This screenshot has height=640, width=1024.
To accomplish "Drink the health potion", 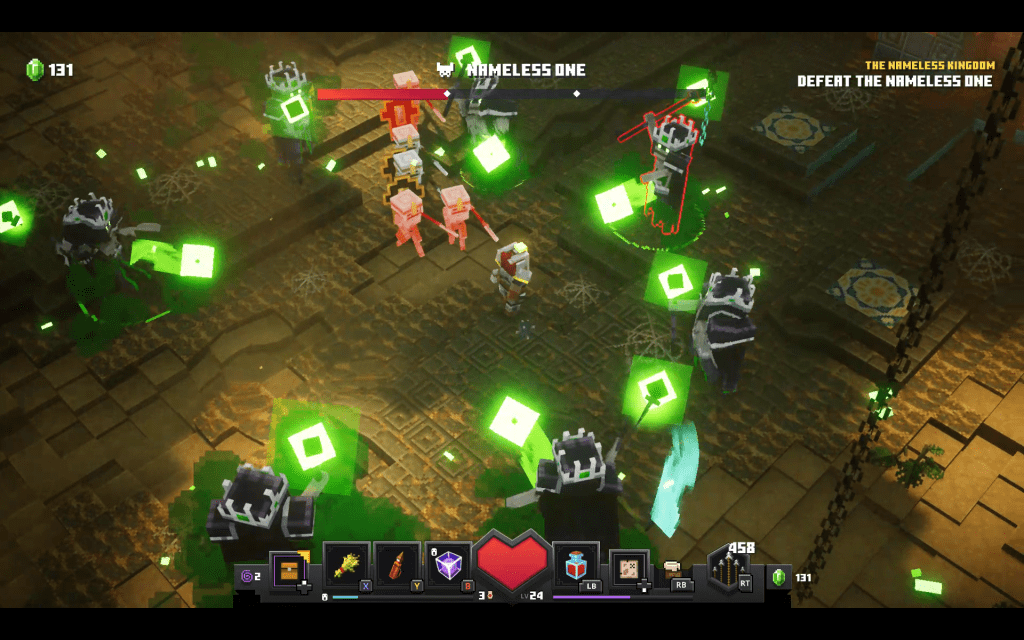I will pyautogui.click(x=575, y=566).
